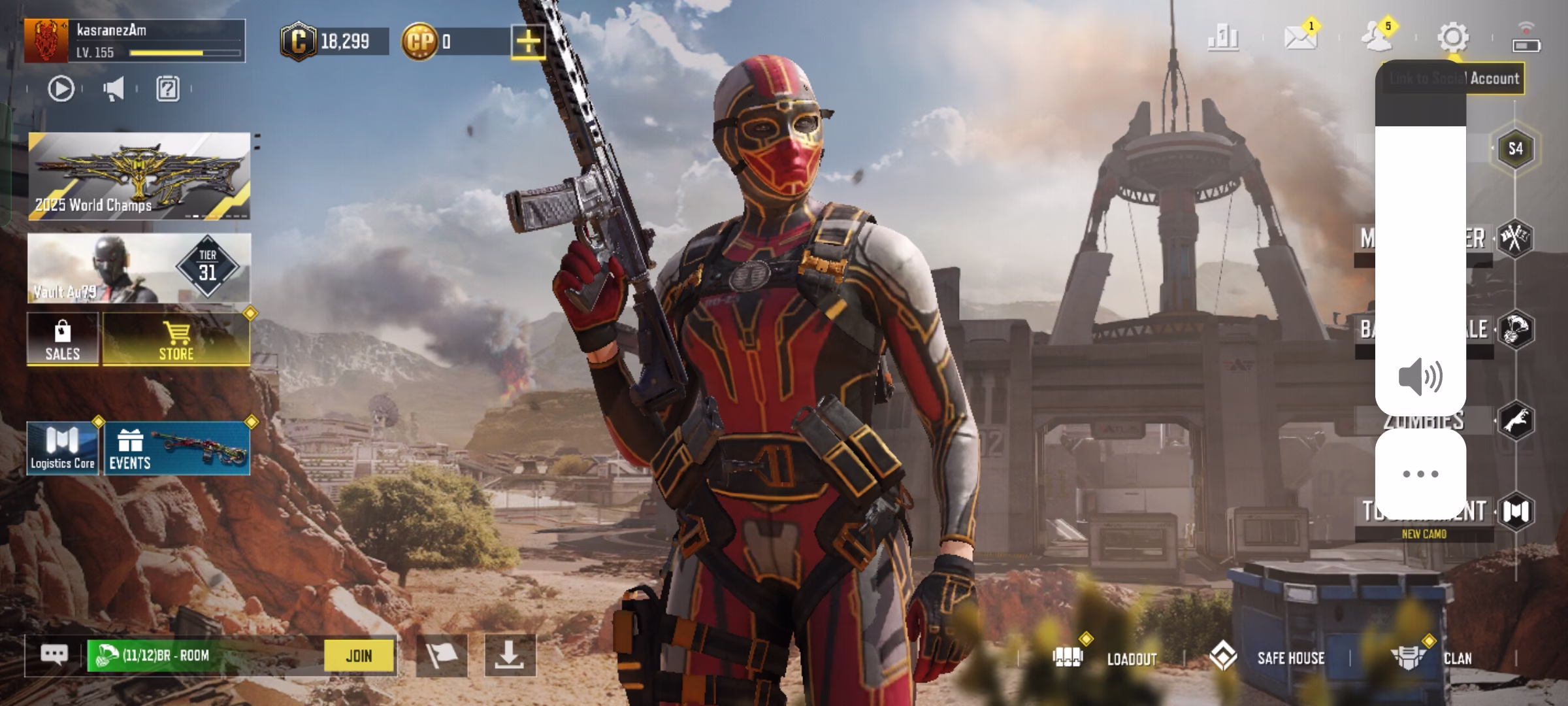Open the gear Settings menu
Viewport: 1568px width, 706px height.
(x=1453, y=37)
